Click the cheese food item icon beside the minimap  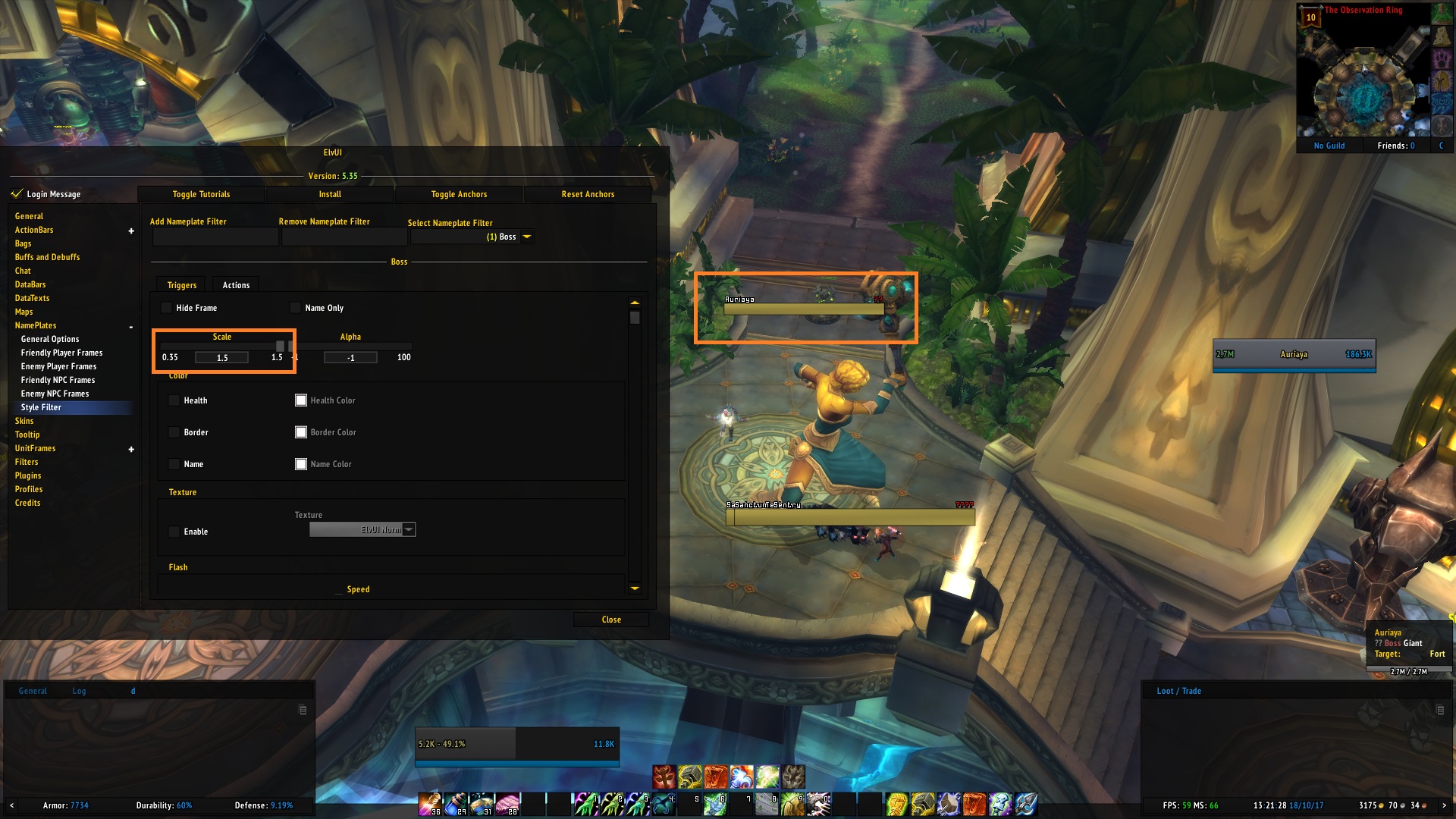(1442, 36)
